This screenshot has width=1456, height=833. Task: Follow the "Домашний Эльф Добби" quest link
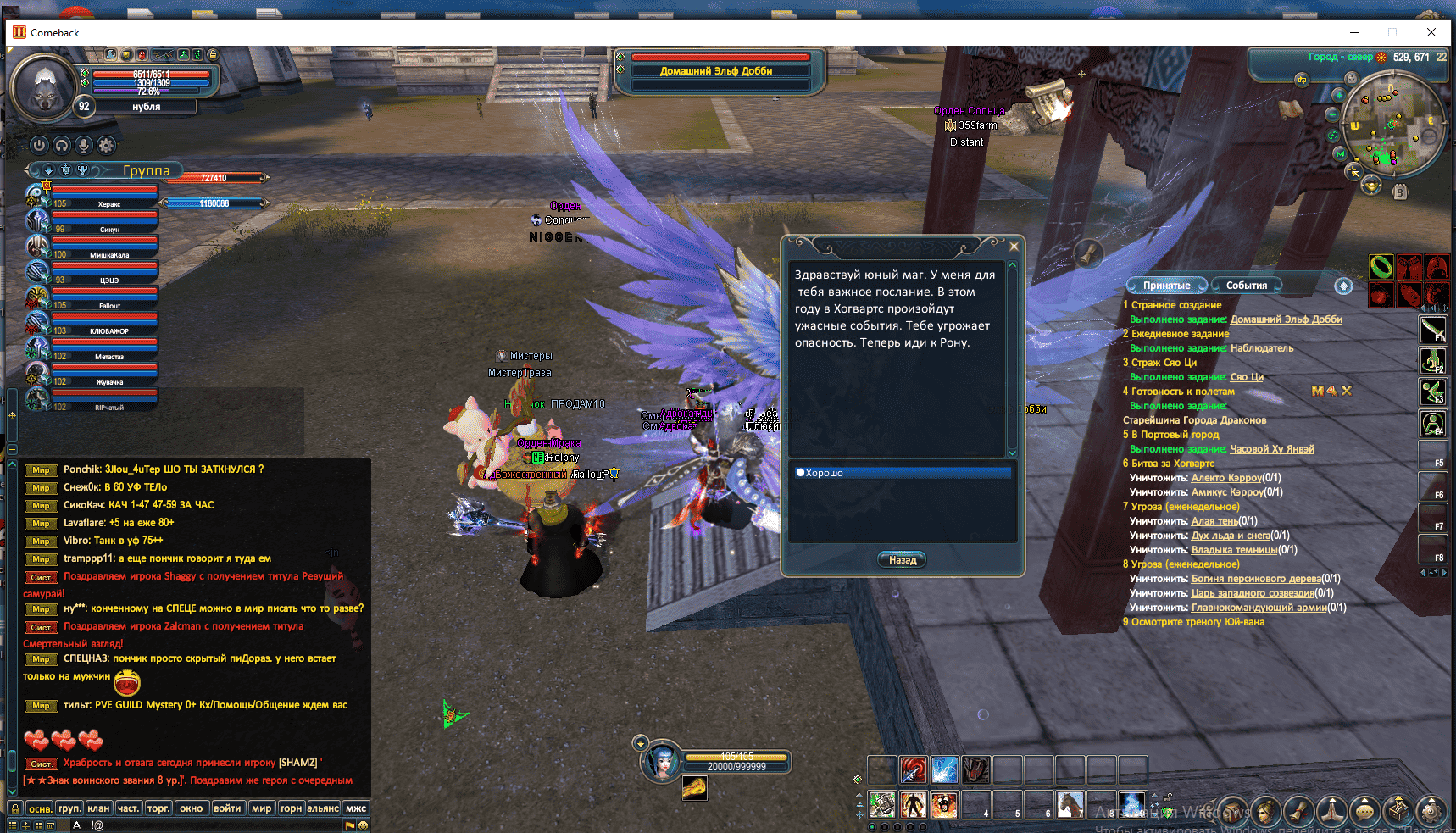tap(1286, 319)
